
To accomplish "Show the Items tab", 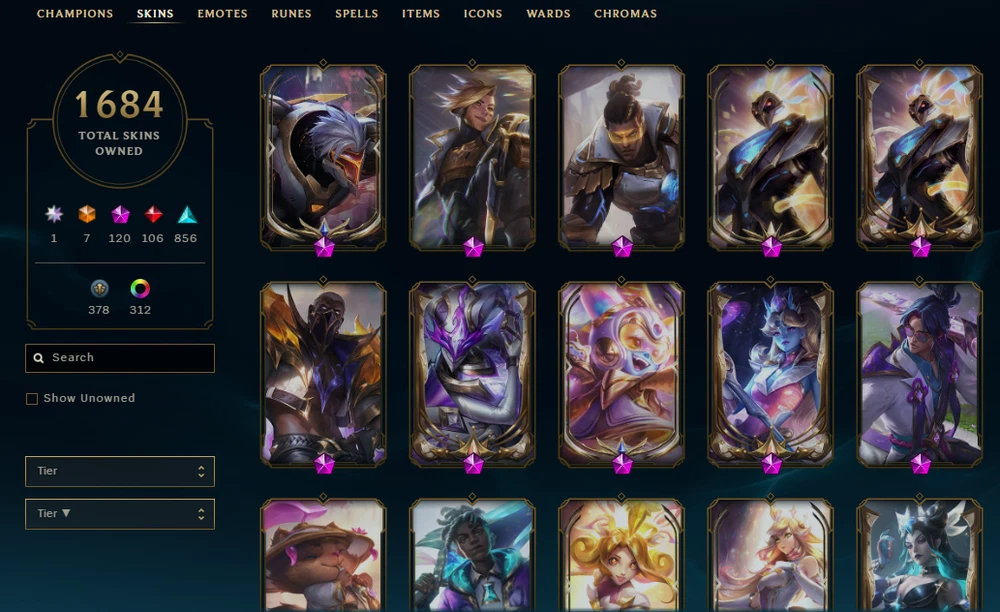I will click(421, 14).
